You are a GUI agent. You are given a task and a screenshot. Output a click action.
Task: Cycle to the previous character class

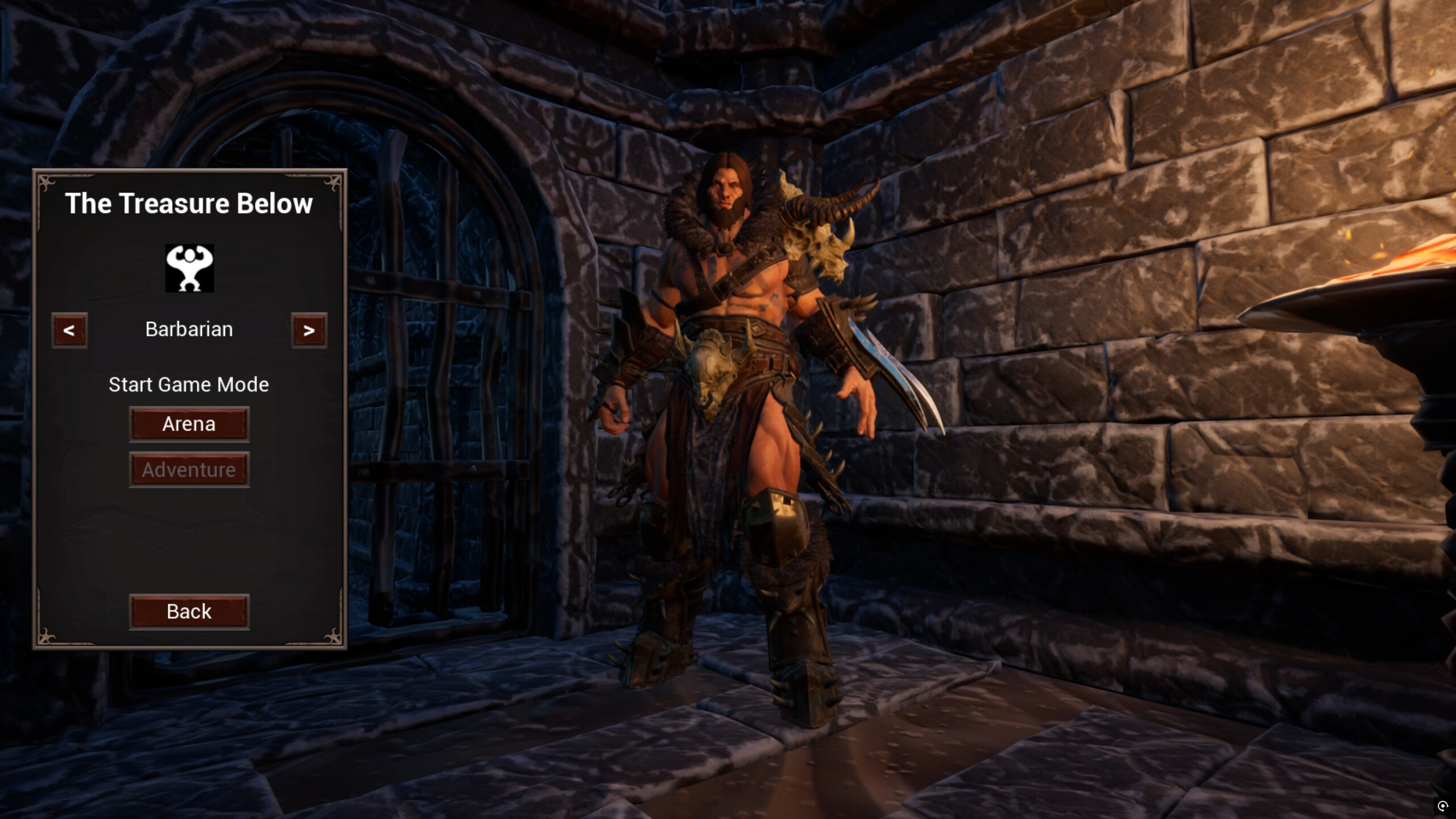(69, 330)
